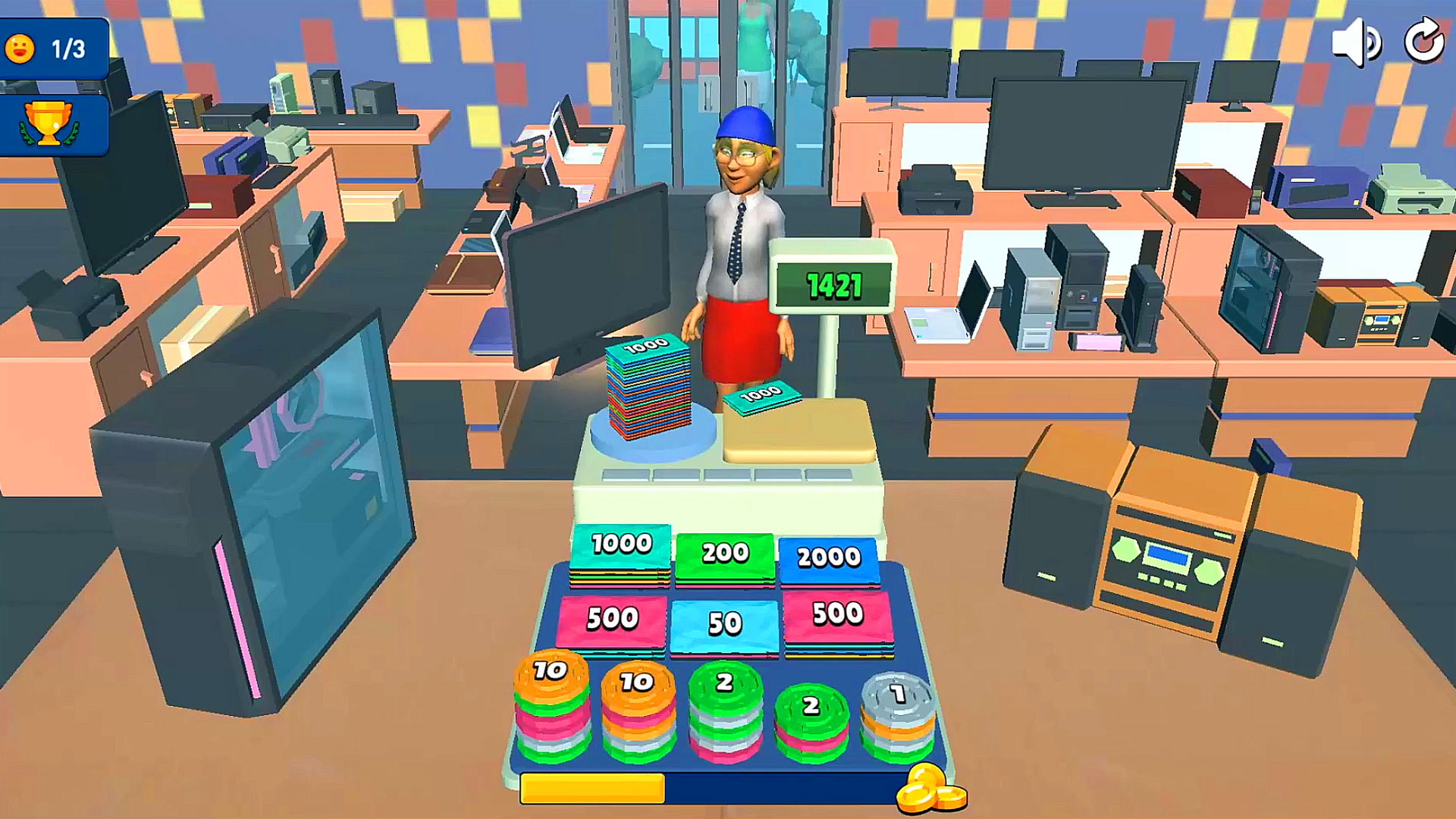Restart the current level
This screenshot has height=819, width=1456.
(1424, 43)
